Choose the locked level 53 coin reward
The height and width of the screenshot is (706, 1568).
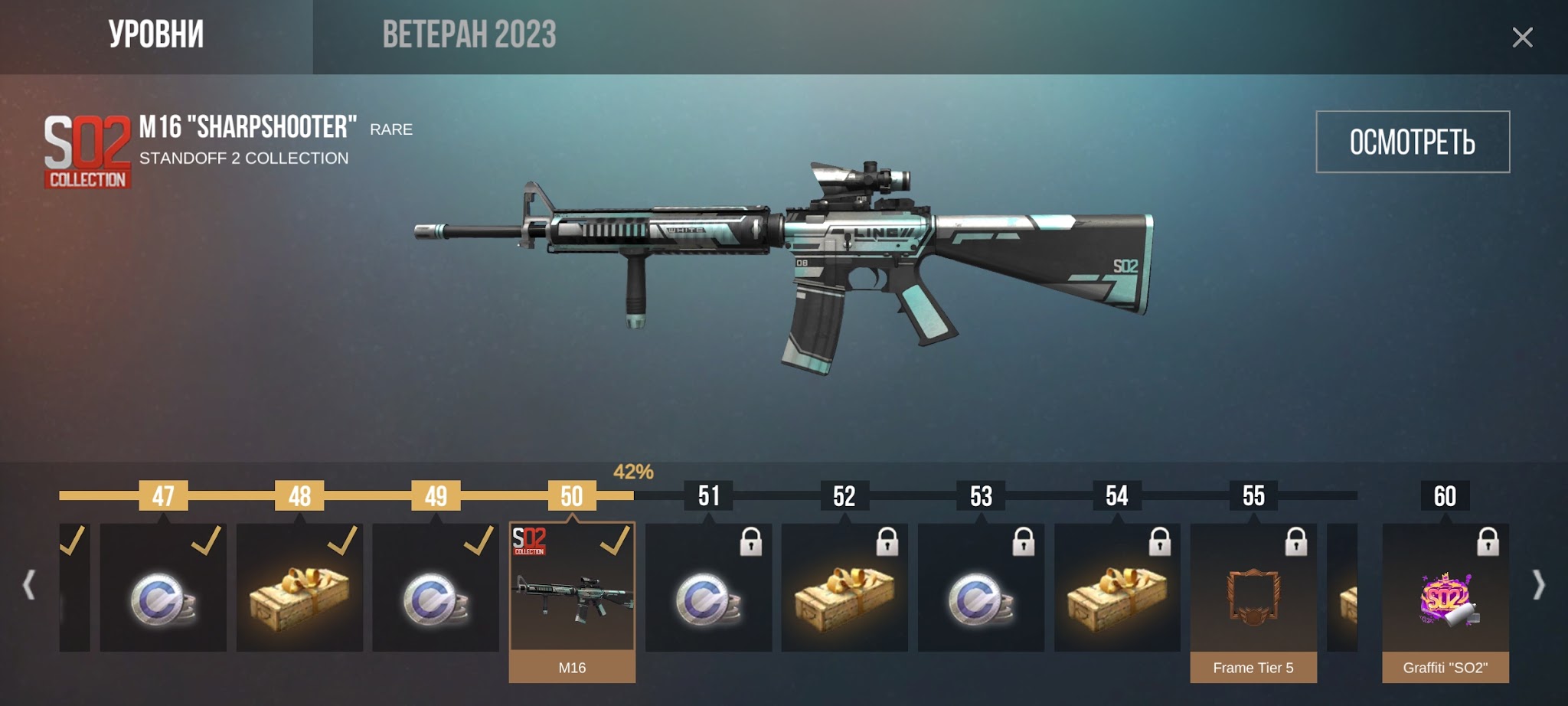pyautogui.click(x=981, y=588)
